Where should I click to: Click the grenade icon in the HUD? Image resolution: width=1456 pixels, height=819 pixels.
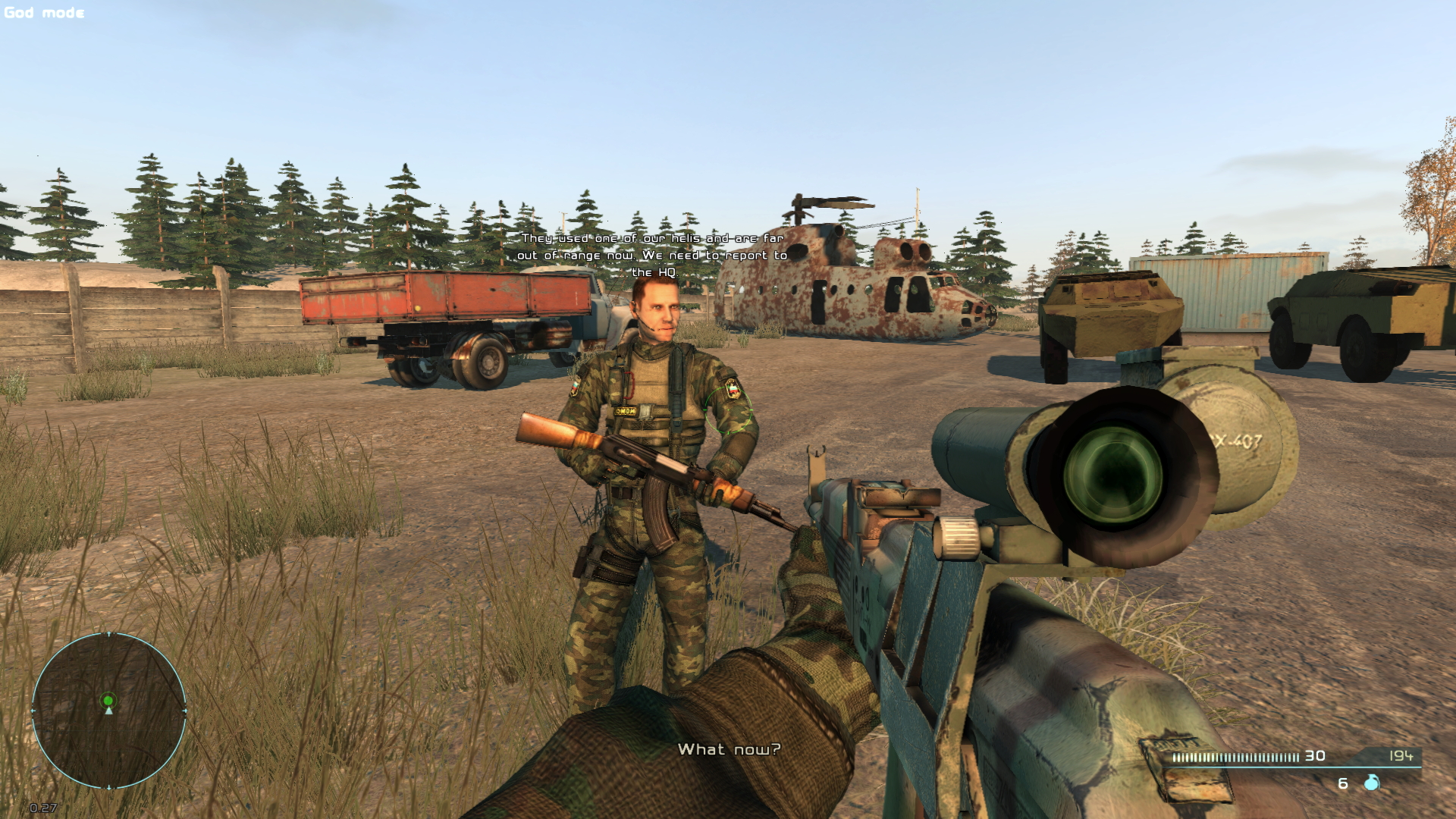(1371, 783)
